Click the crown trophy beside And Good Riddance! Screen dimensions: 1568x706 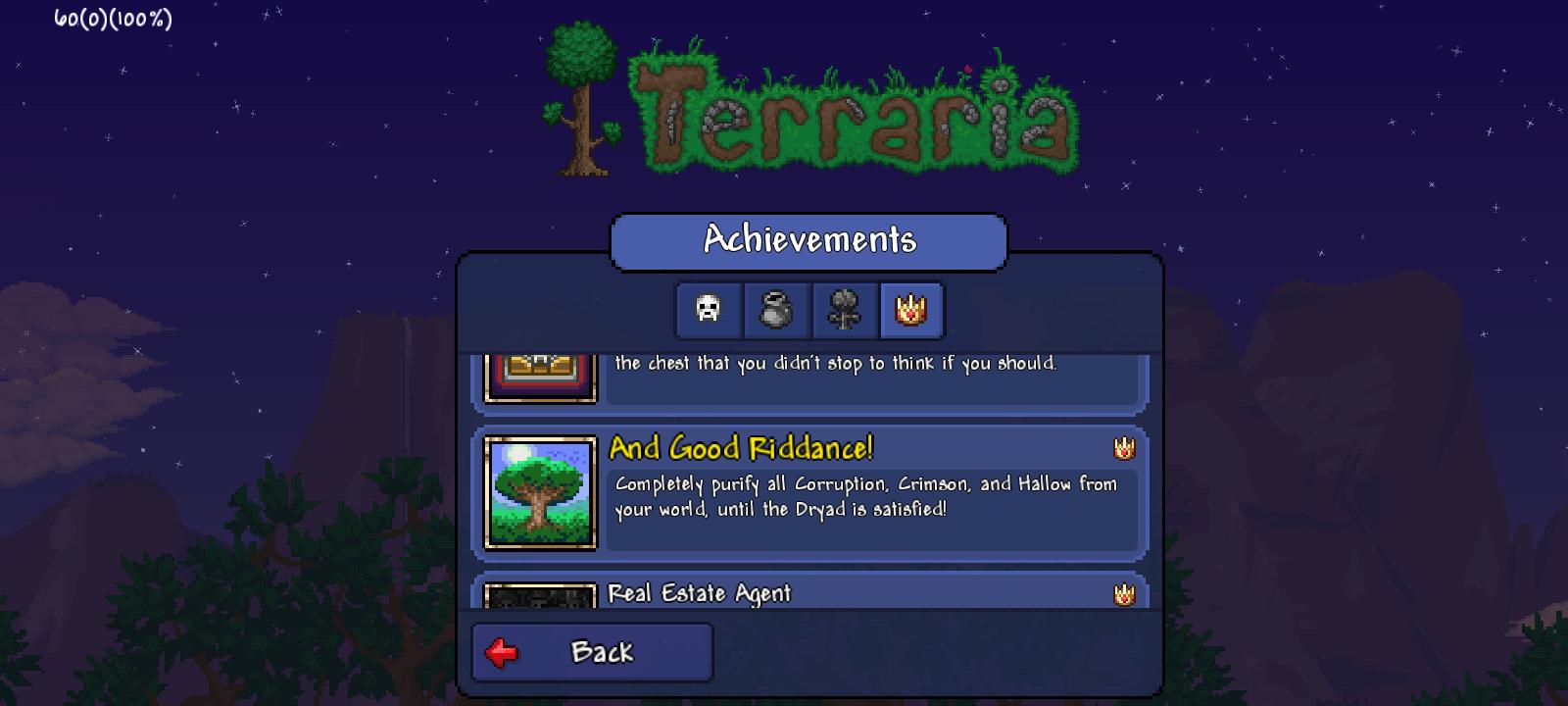(1125, 447)
